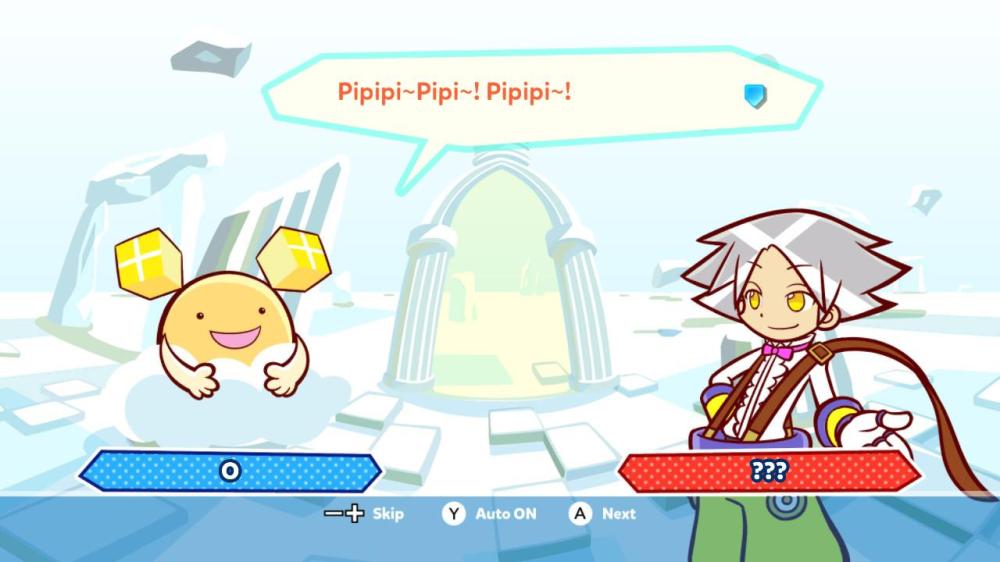This screenshot has width=1000, height=562.
Task: Skip the cutscene dialogue
Action: [x=366, y=514]
